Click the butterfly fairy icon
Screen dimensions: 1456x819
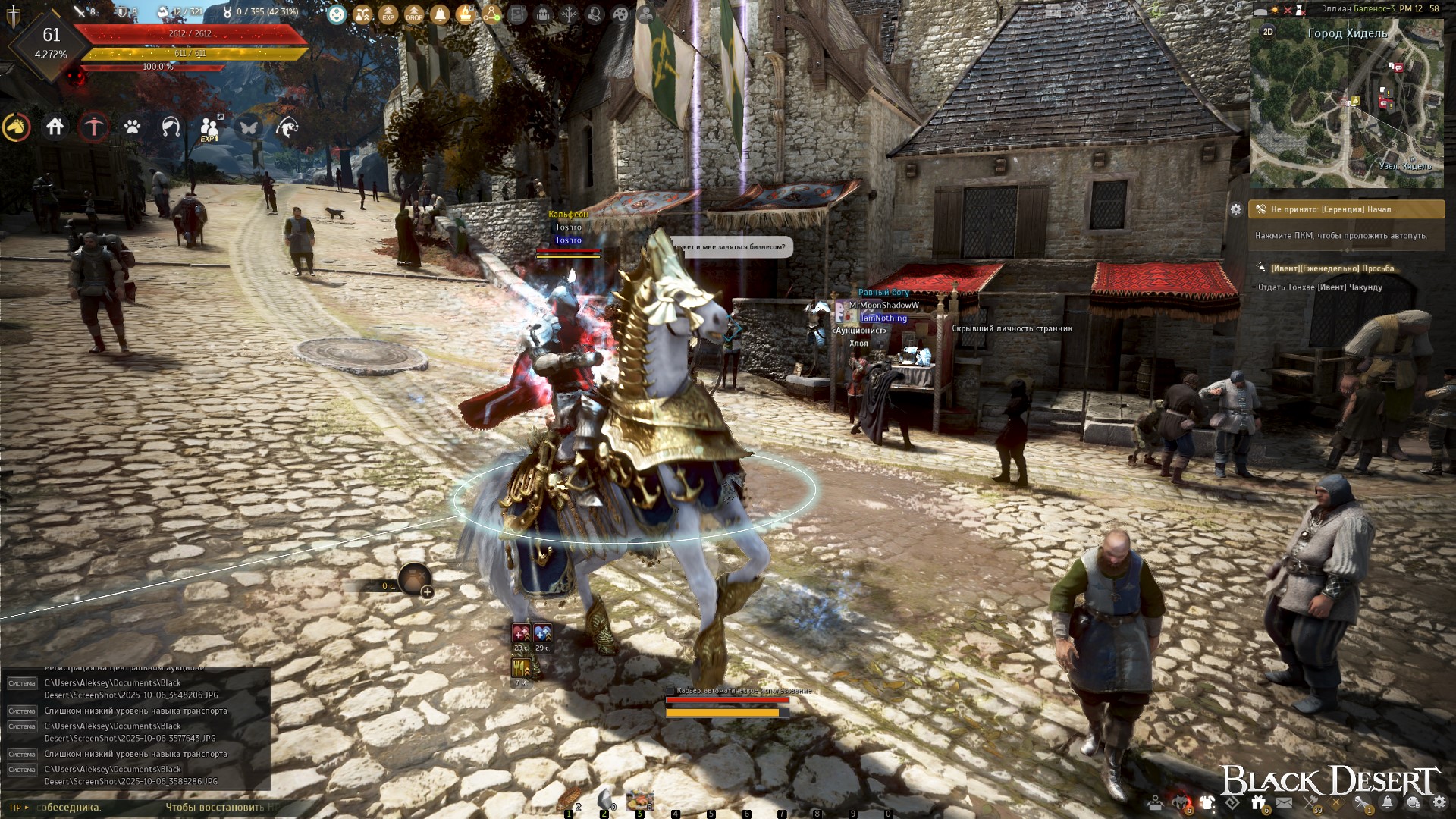pyautogui.click(x=249, y=127)
